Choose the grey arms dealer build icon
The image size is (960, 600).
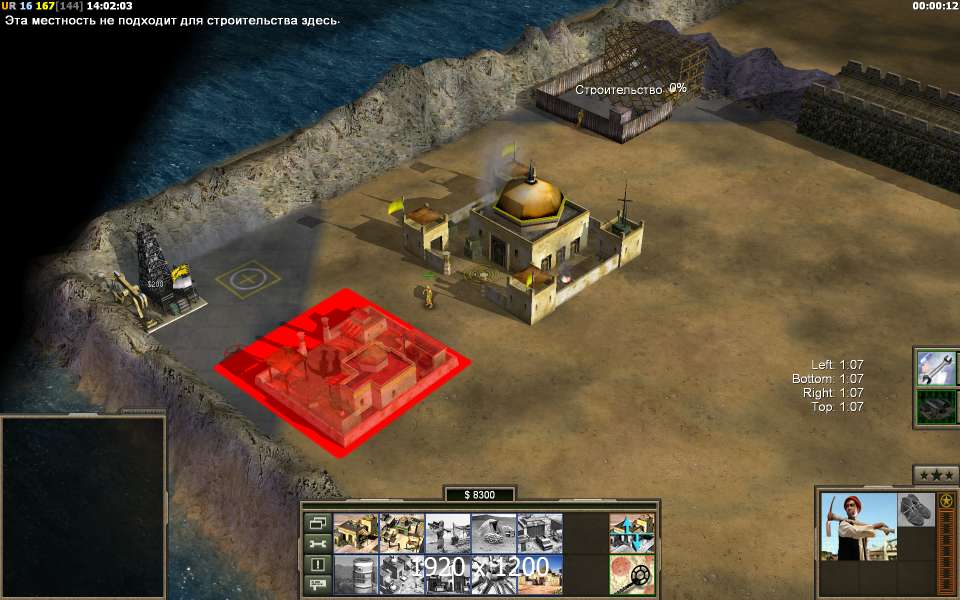coord(540,534)
